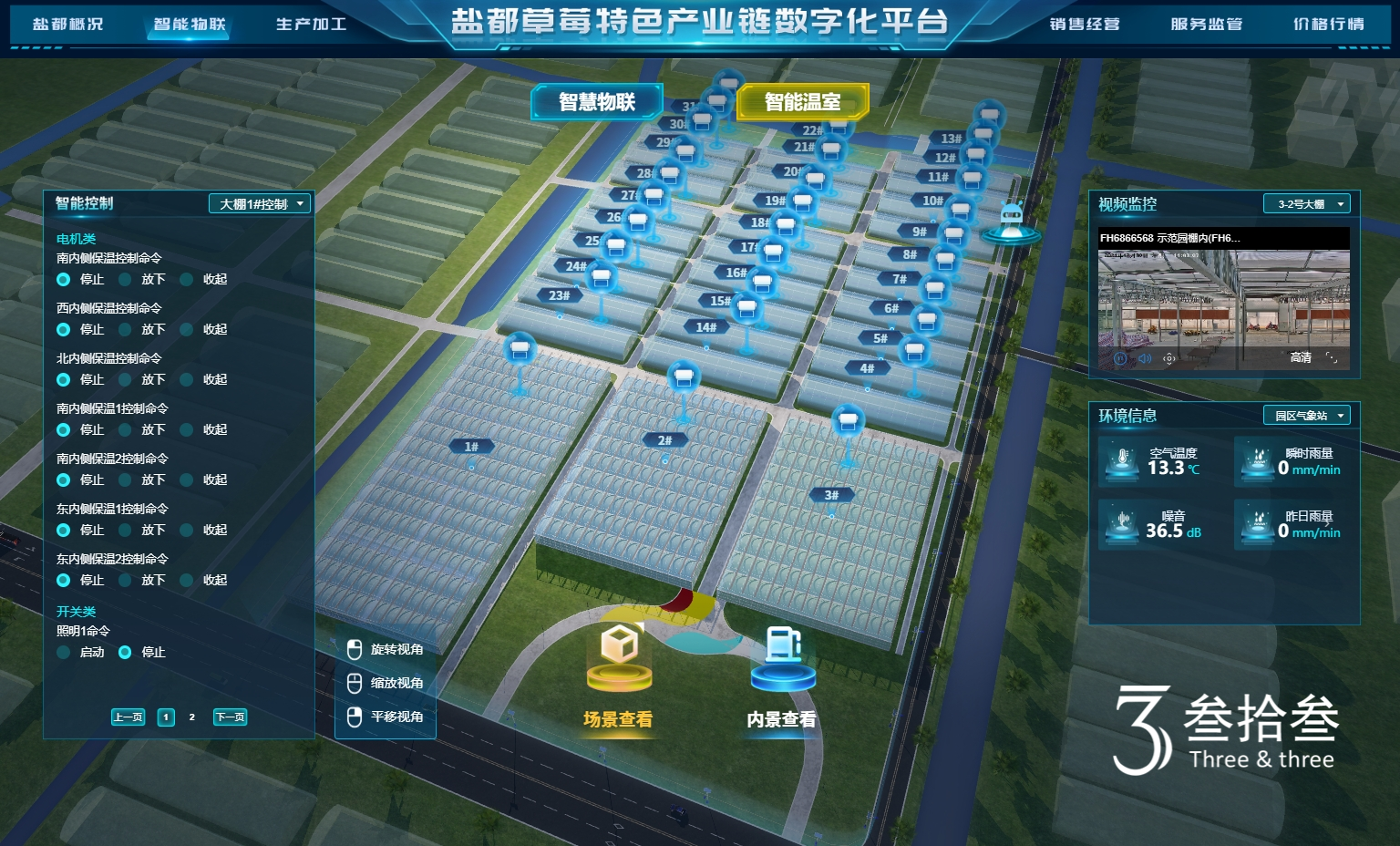Select the 内景查看 interior view icon

click(x=780, y=651)
